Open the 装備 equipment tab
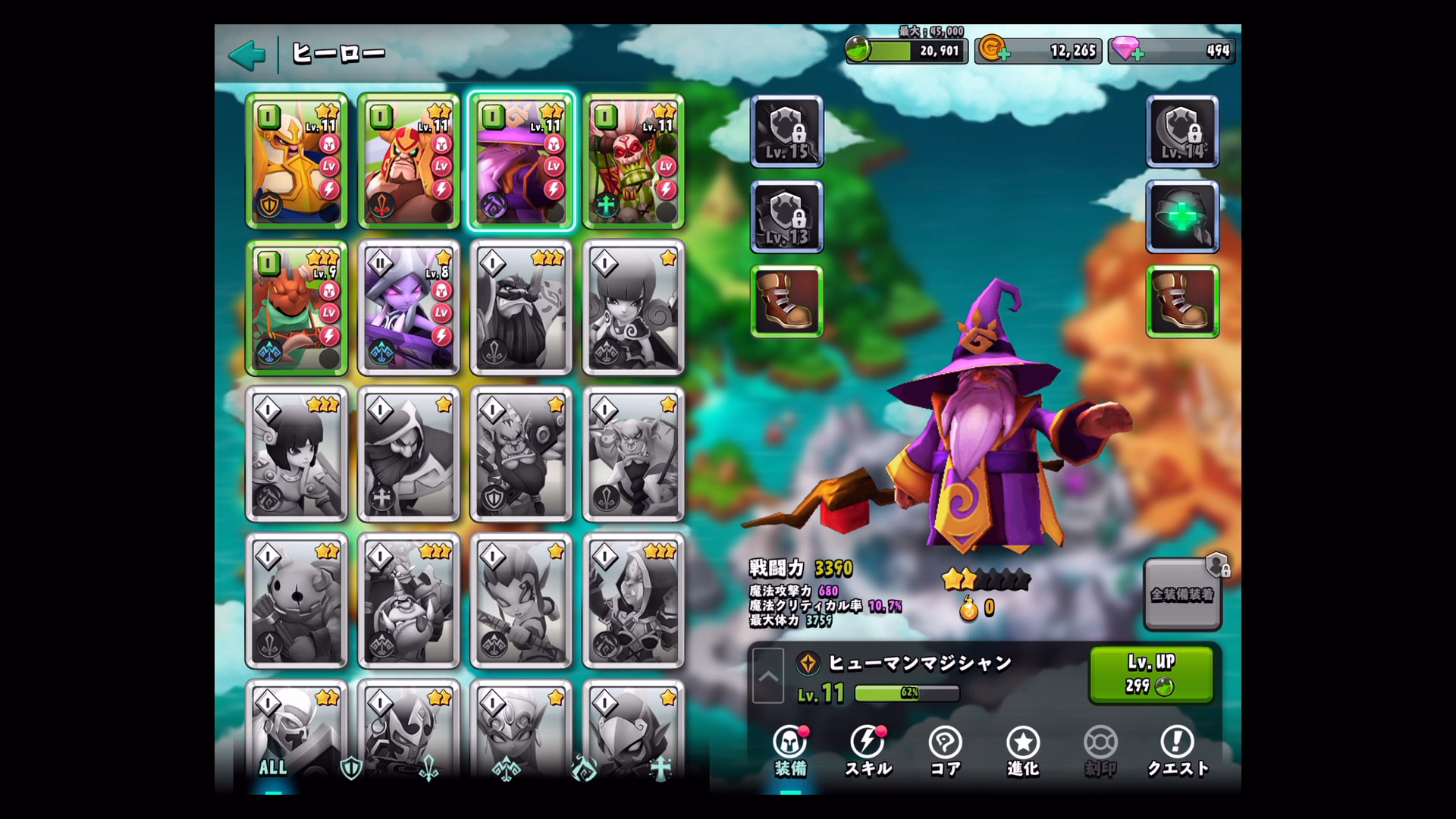Image resolution: width=1456 pixels, height=819 pixels. click(790, 751)
